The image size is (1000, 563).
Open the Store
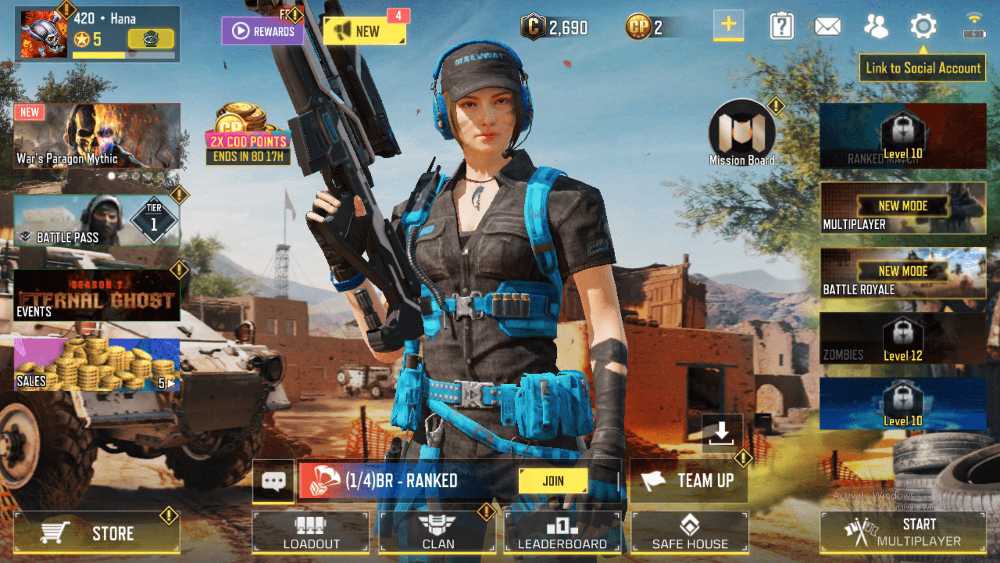(x=97, y=533)
